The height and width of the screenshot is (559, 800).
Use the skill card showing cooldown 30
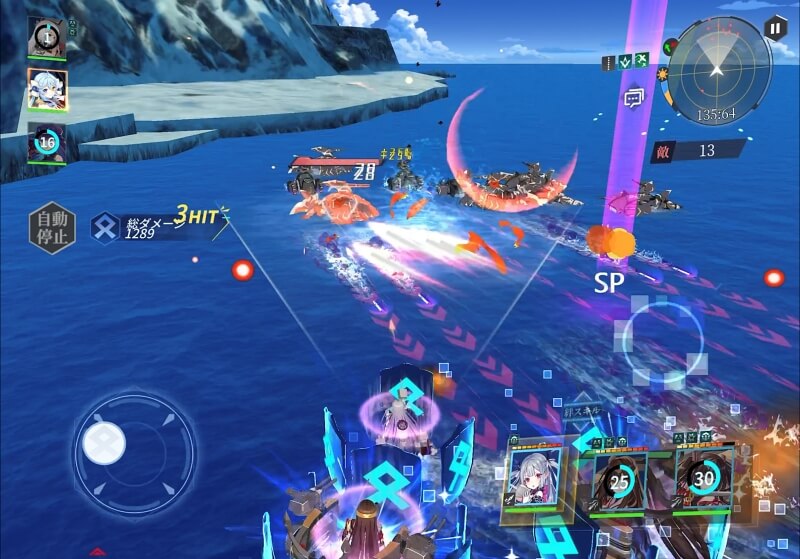704,479
